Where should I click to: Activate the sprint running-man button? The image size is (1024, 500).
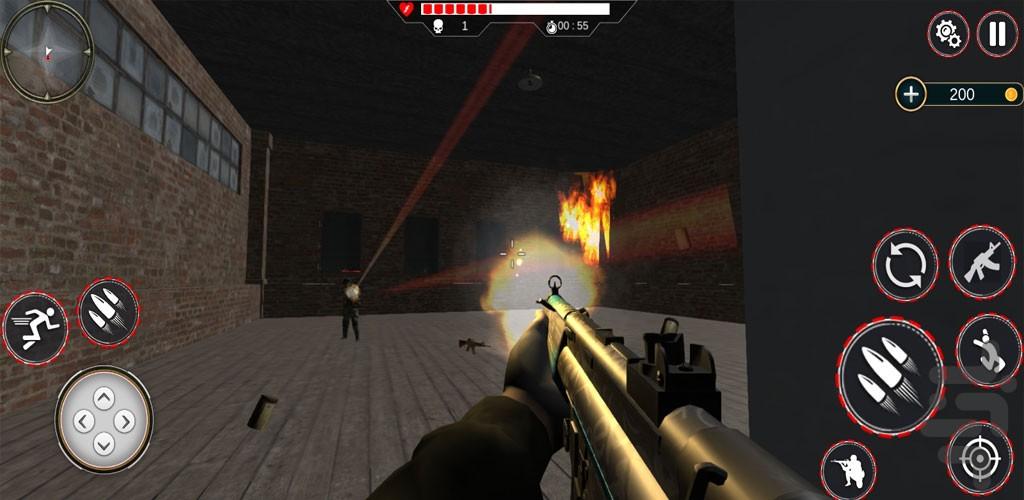tap(35, 327)
